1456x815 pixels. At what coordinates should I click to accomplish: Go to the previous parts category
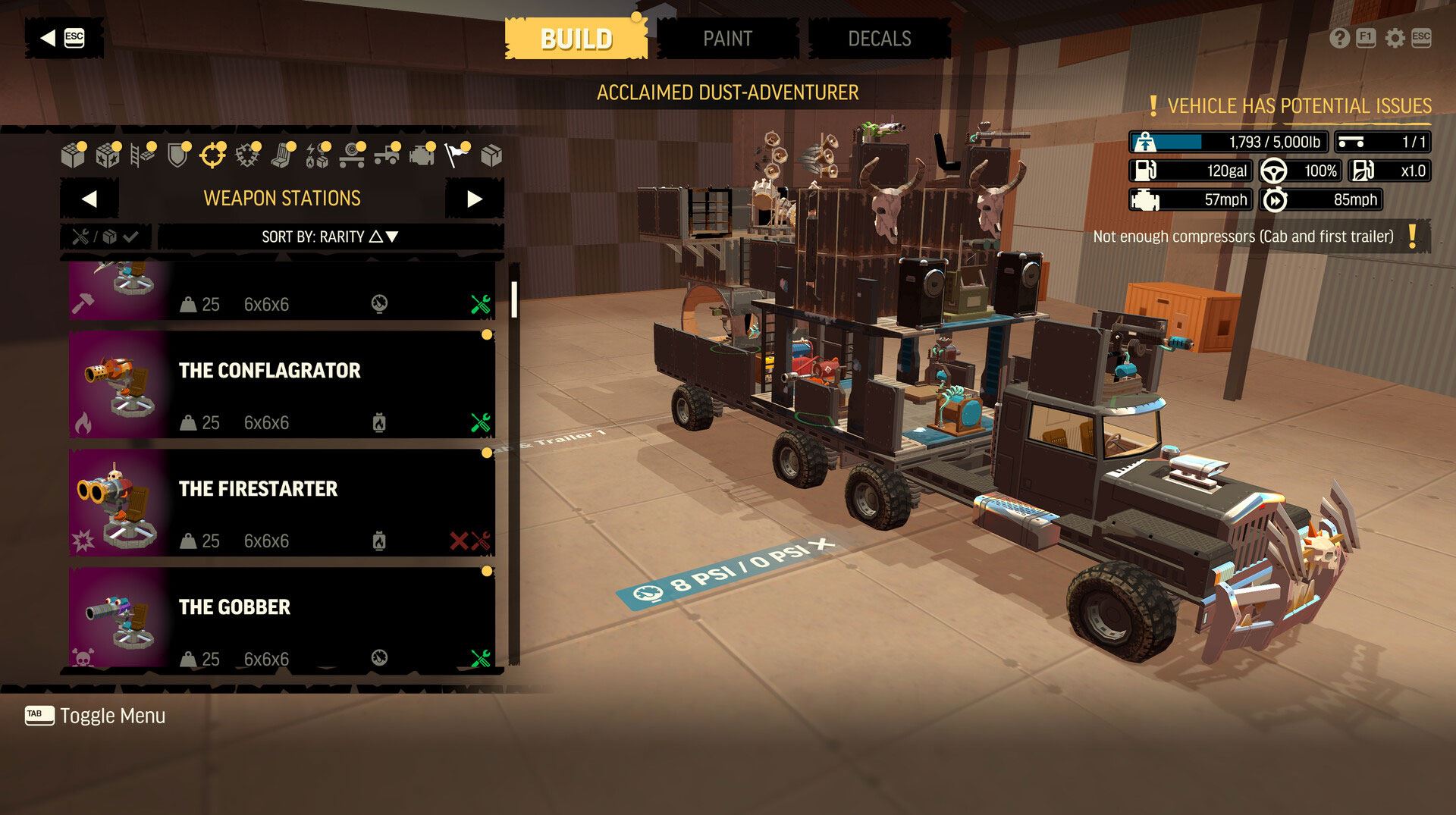tap(89, 199)
